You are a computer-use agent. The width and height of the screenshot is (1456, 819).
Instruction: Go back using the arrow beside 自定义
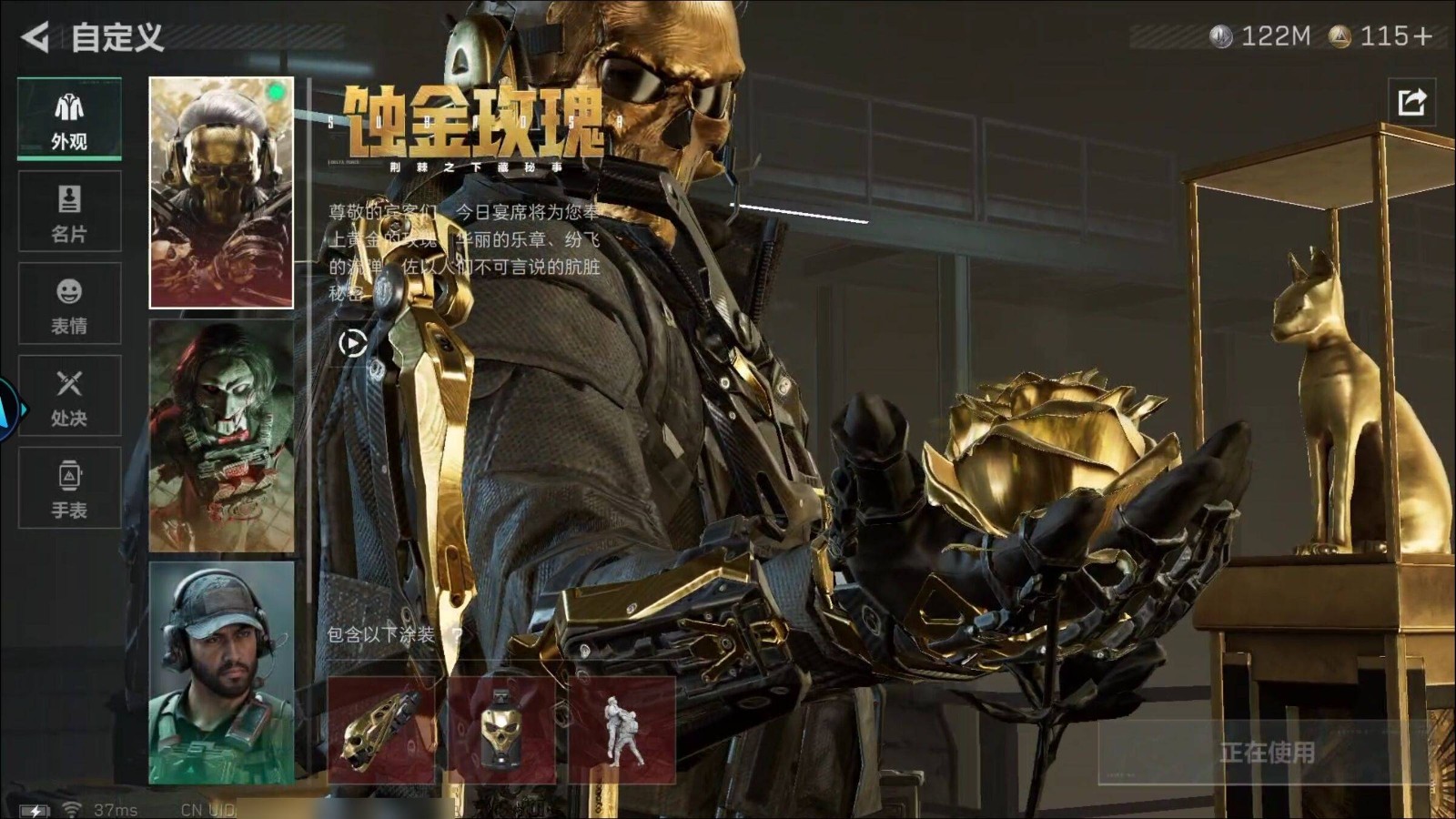35,37
